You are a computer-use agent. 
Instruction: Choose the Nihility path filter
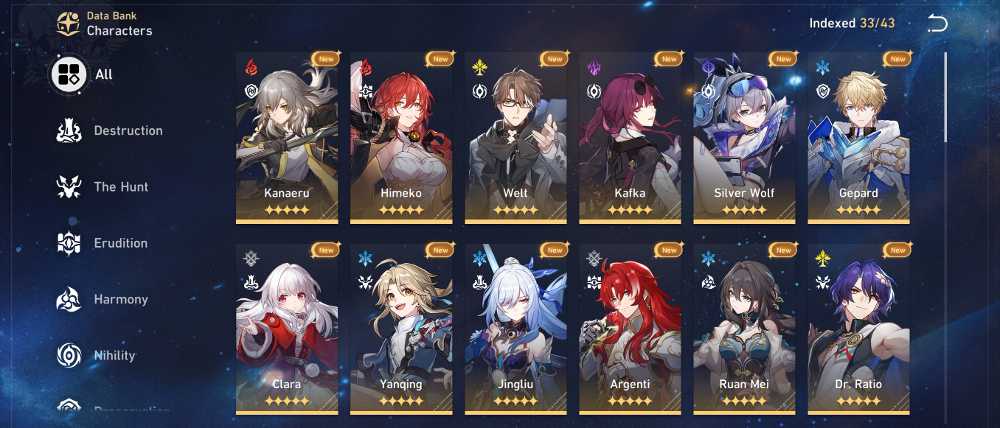tap(100, 355)
